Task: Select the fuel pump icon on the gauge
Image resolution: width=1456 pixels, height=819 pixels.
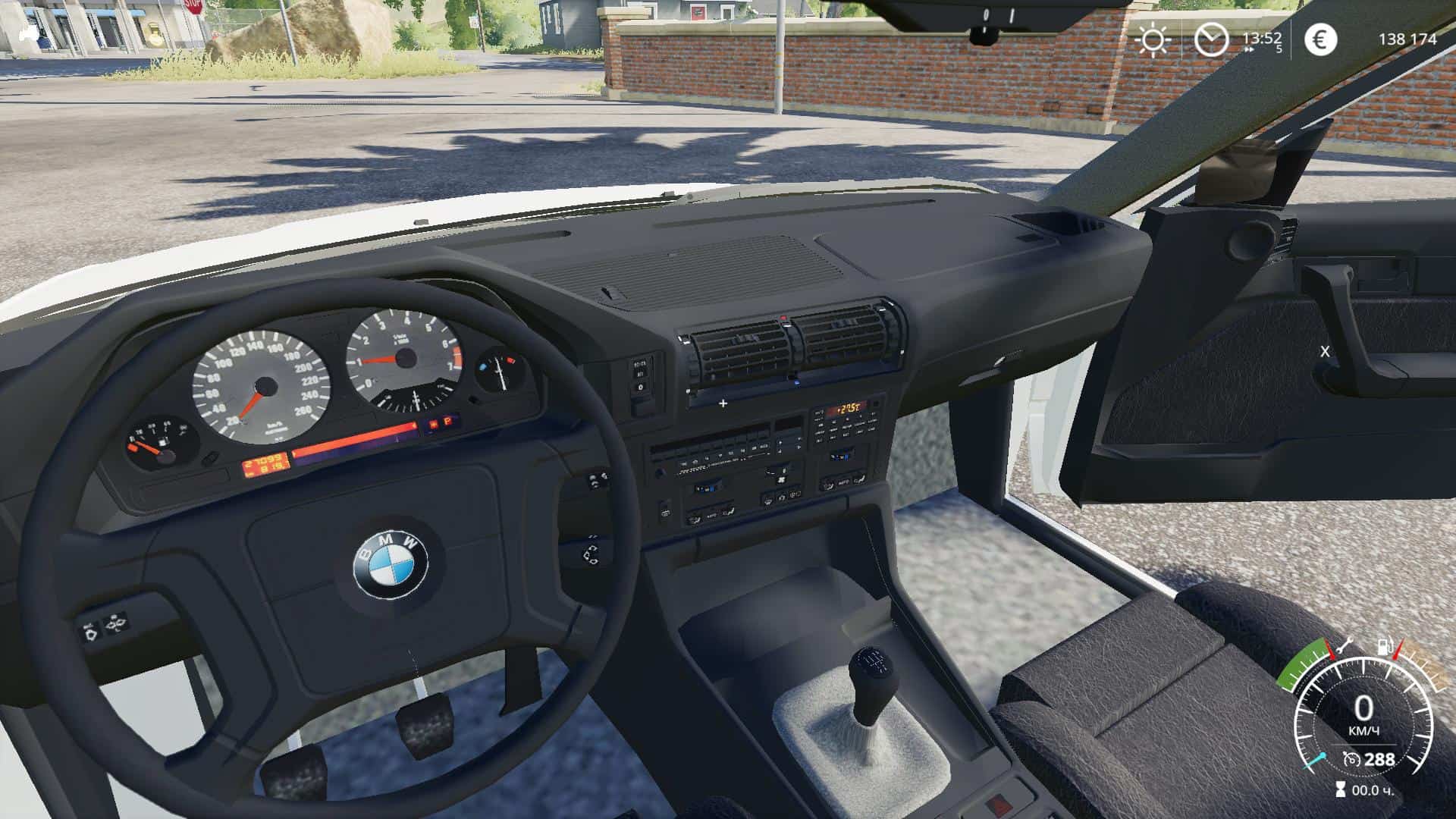Action: [1385, 648]
